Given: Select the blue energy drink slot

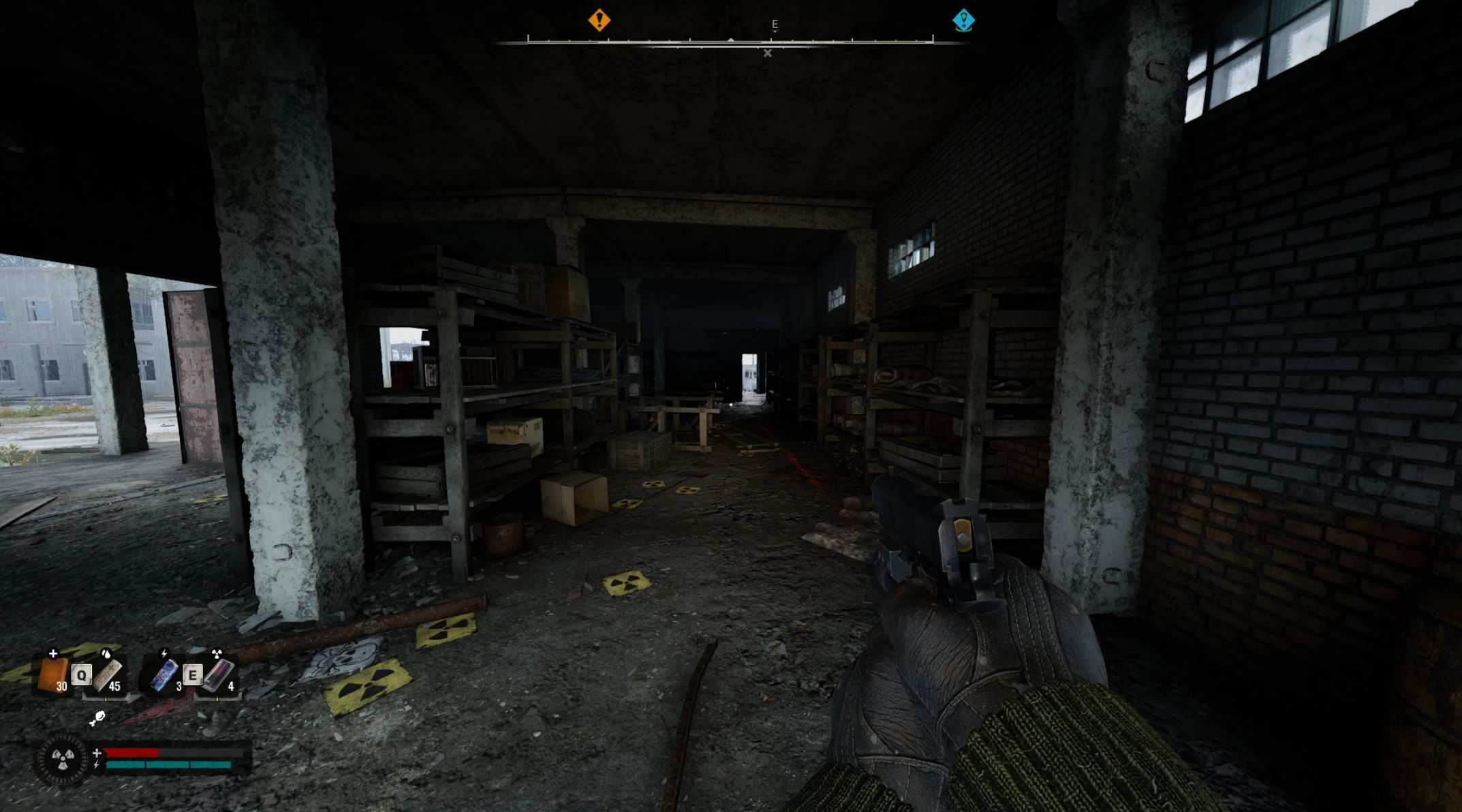Looking at the screenshot, I should [x=164, y=674].
